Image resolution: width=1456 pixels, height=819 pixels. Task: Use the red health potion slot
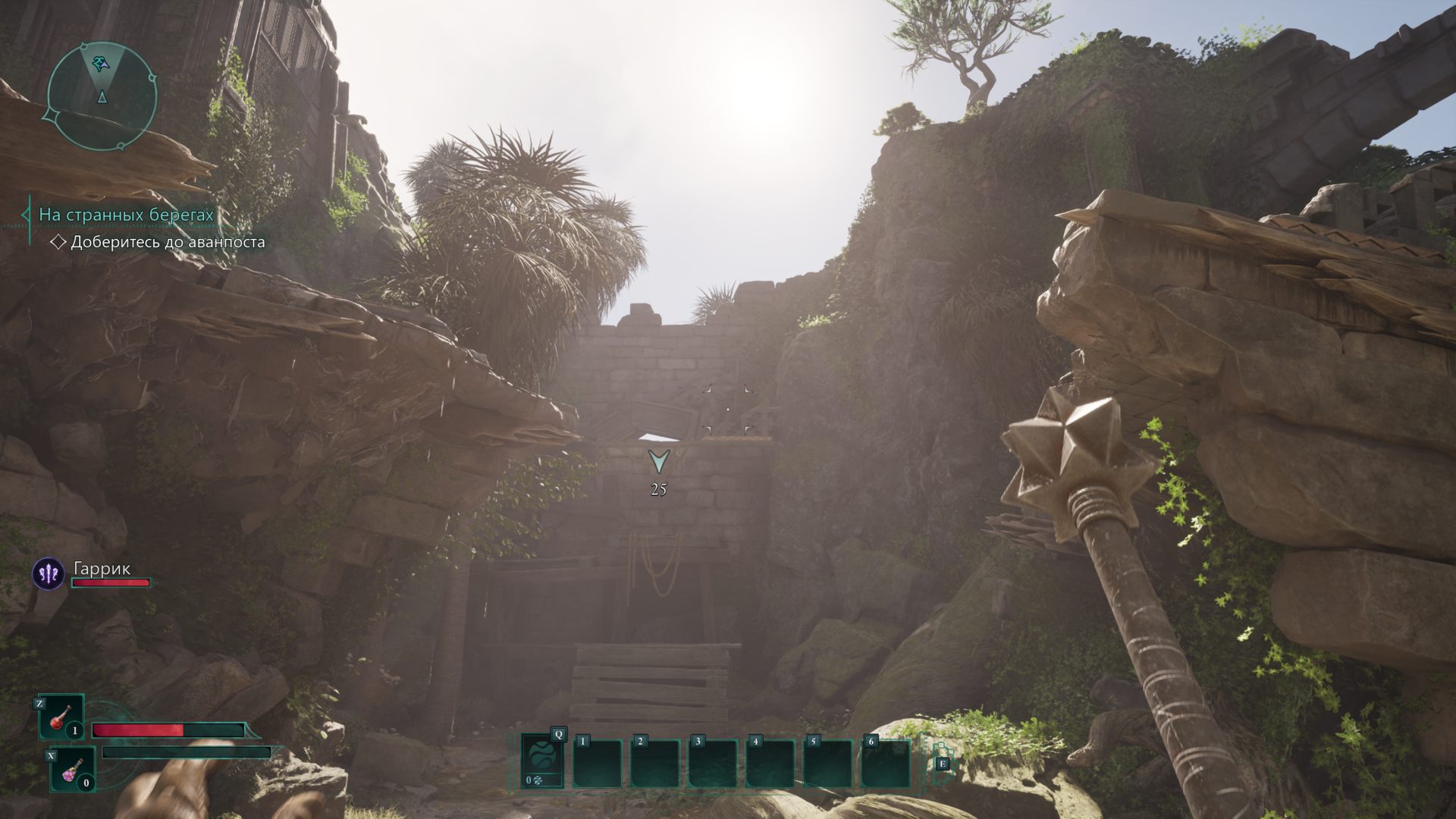tap(61, 717)
